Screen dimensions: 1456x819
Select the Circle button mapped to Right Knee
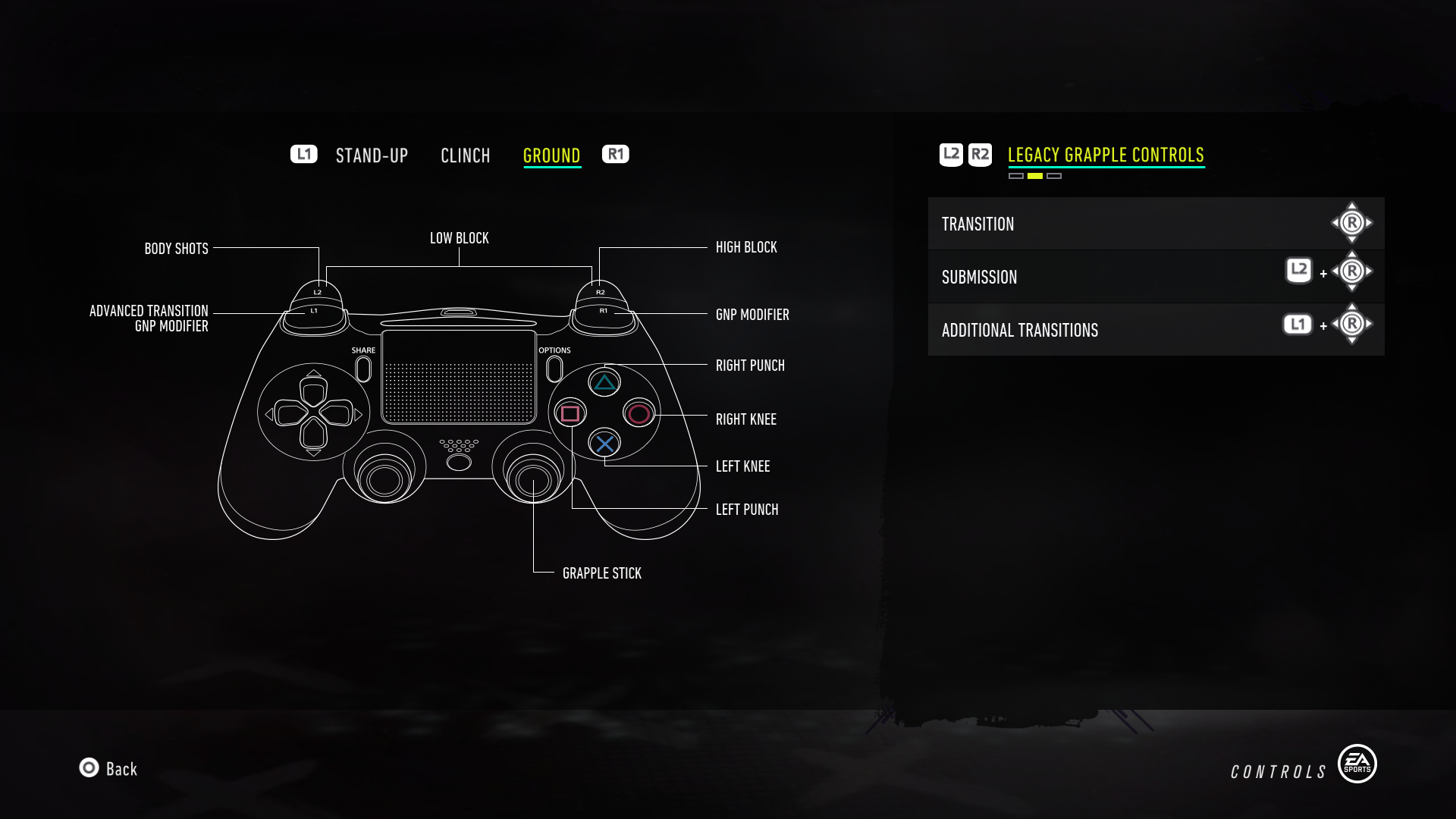point(638,413)
